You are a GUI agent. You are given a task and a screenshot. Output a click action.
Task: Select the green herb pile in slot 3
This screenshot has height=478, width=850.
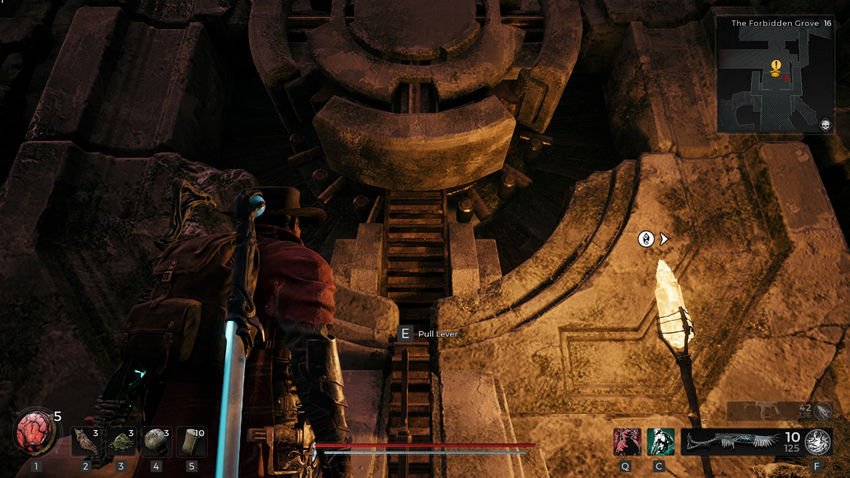(x=121, y=441)
